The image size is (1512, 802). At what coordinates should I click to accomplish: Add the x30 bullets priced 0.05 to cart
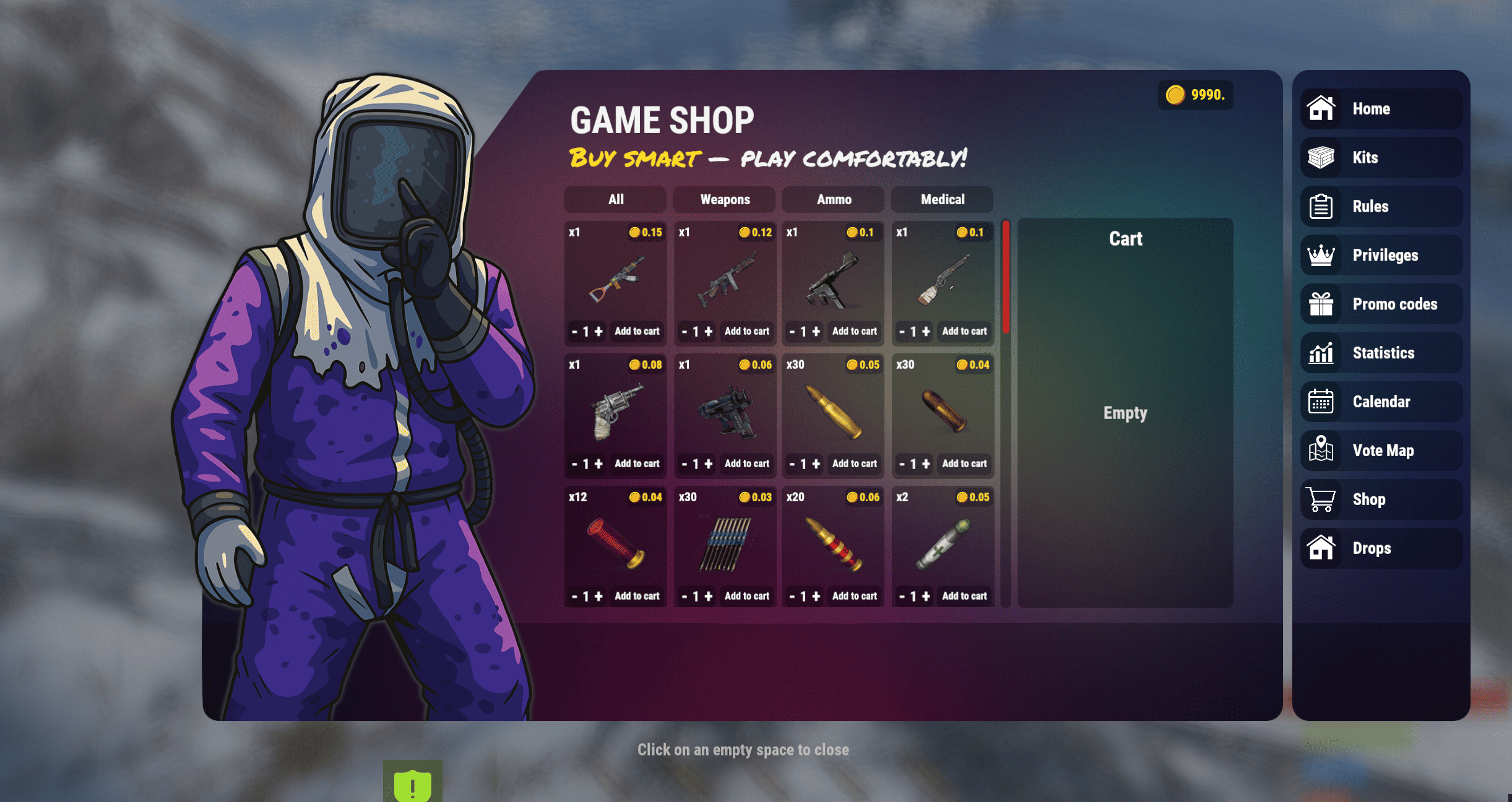[x=855, y=464]
